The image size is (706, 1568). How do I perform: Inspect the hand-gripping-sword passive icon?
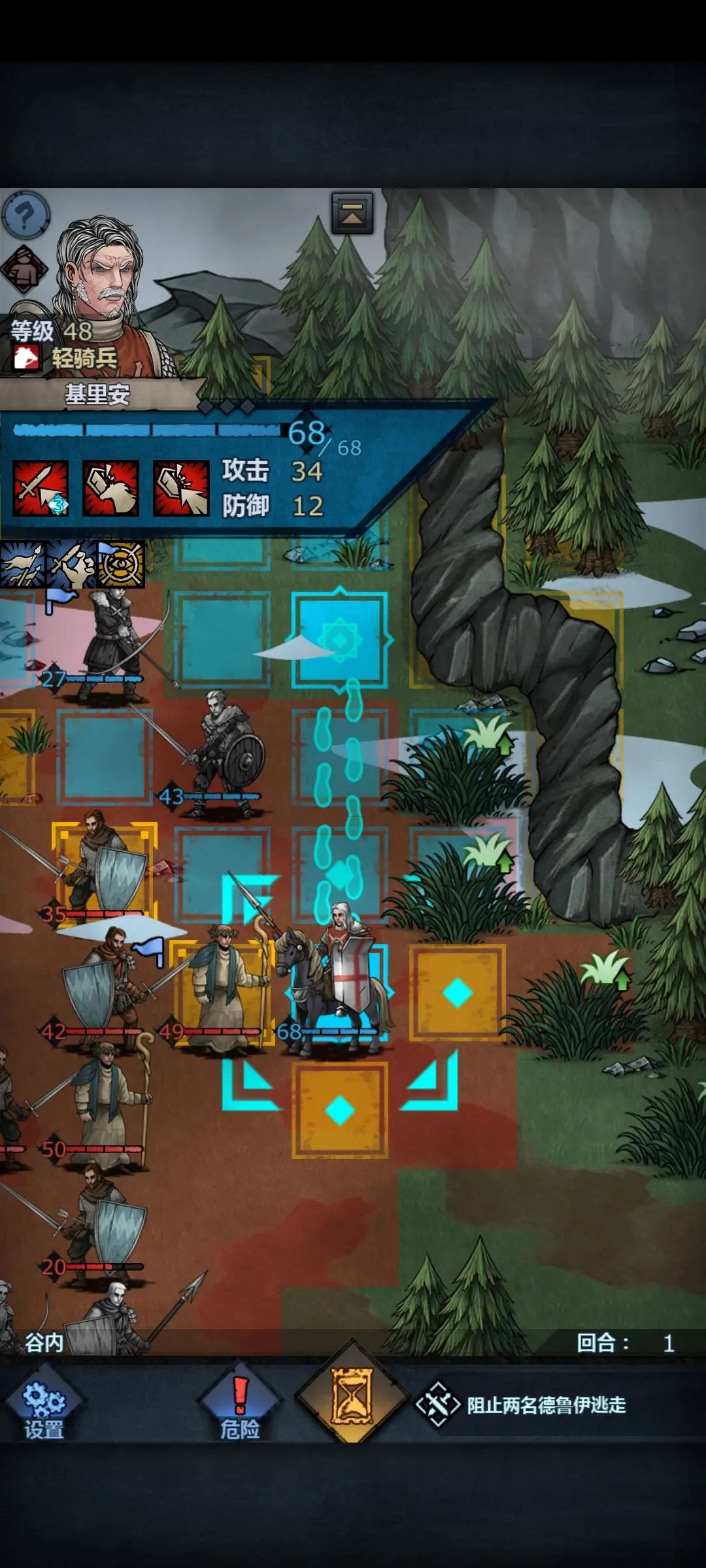click(71, 564)
